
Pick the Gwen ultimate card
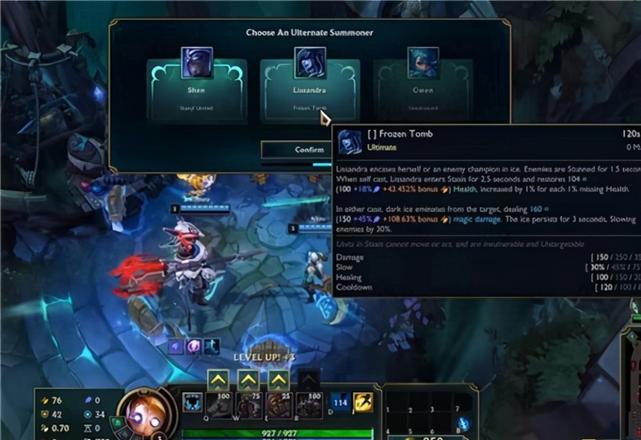point(422,86)
